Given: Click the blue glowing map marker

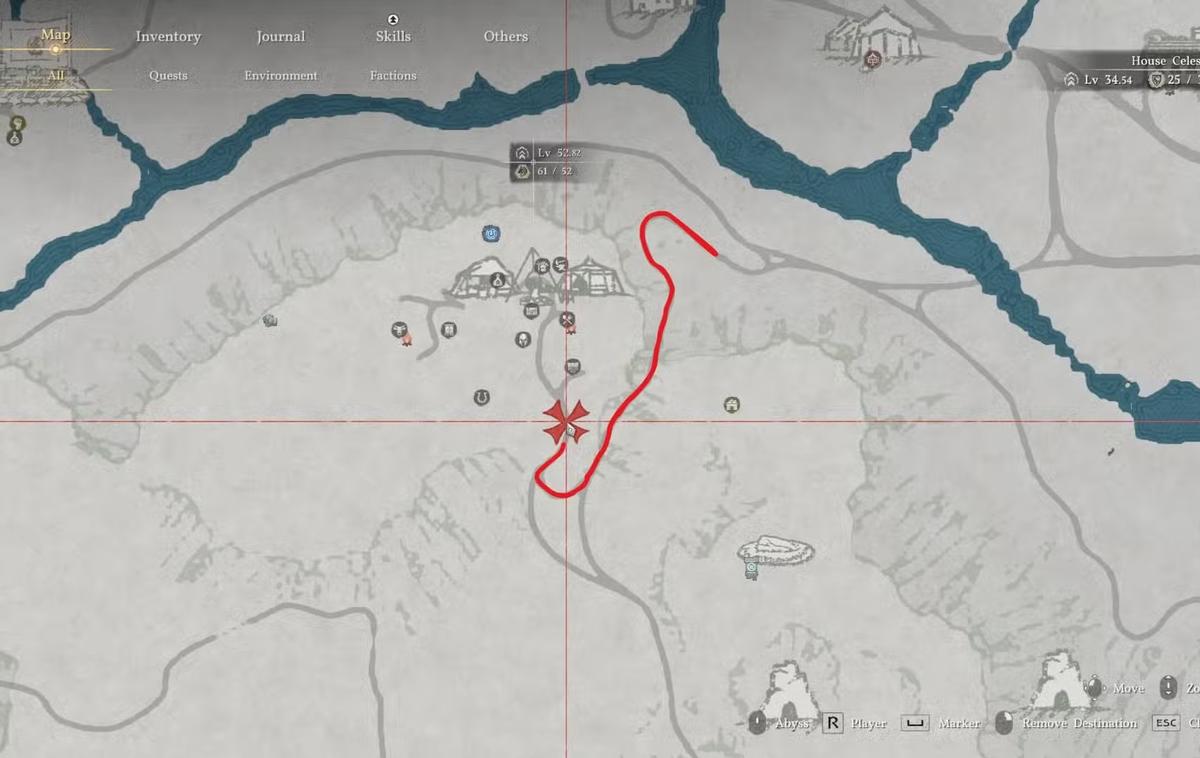Looking at the screenshot, I should pos(491,234).
